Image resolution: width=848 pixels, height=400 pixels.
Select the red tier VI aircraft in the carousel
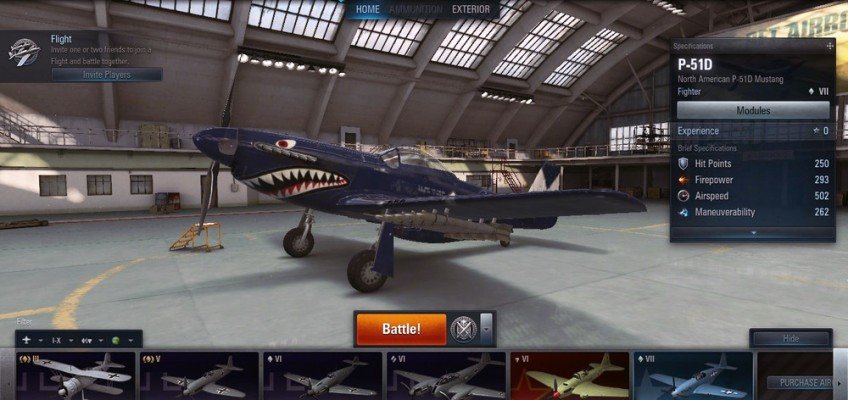tap(569, 377)
